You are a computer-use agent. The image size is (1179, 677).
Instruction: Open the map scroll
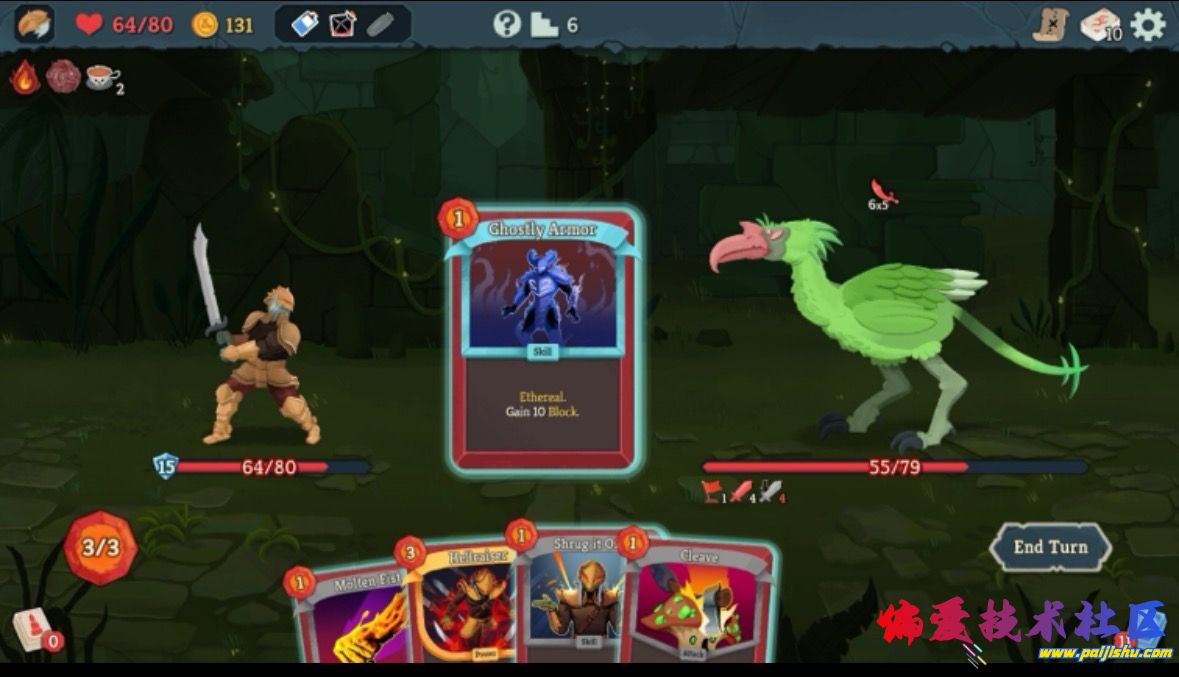[x=1051, y=25]
